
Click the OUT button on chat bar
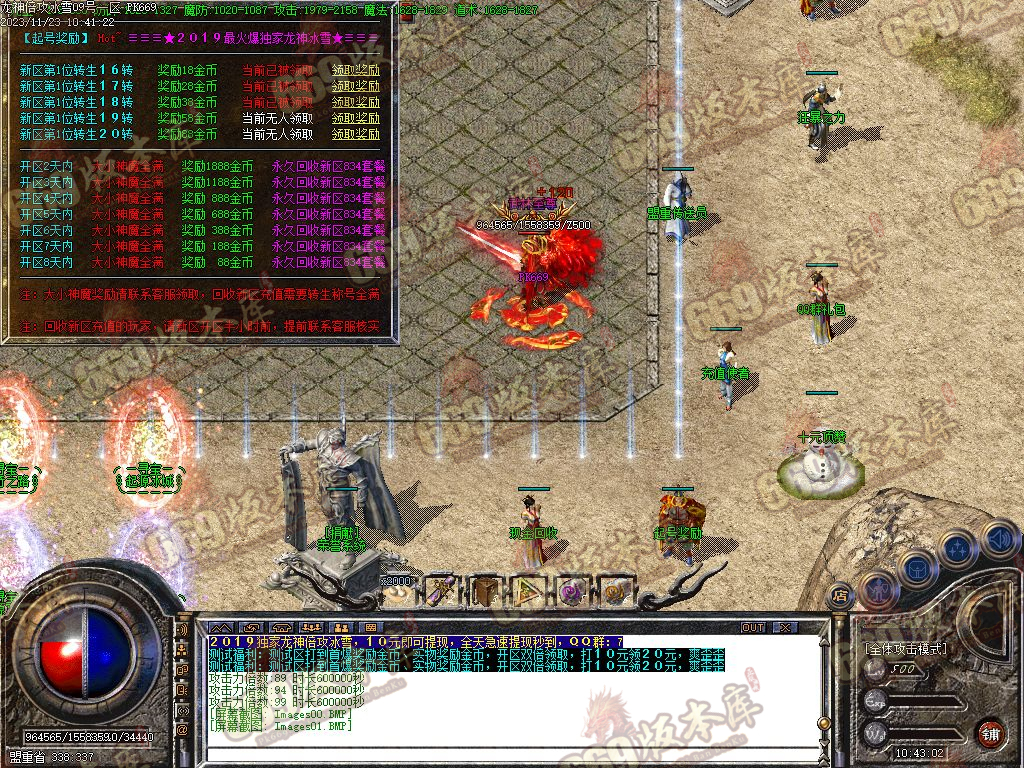tap(752, 627)
